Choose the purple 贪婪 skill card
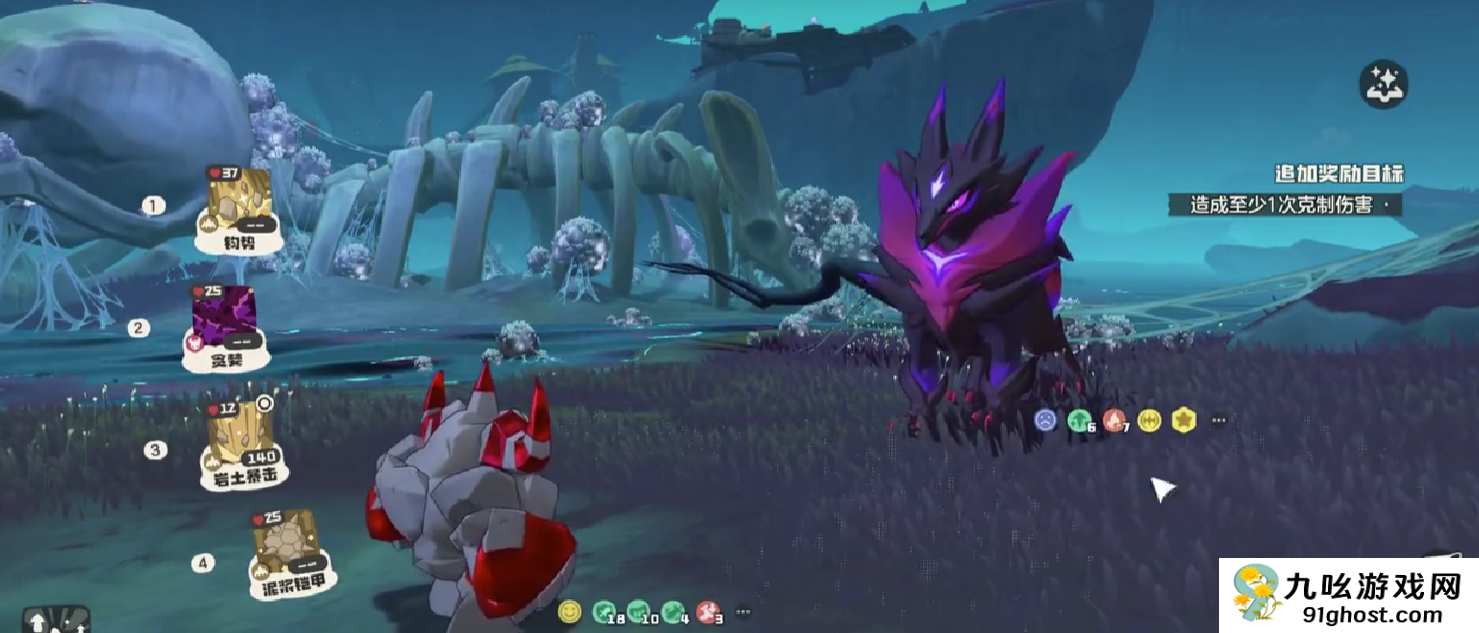The width and height of the screenshot is (1479, 633). [225, 326]
